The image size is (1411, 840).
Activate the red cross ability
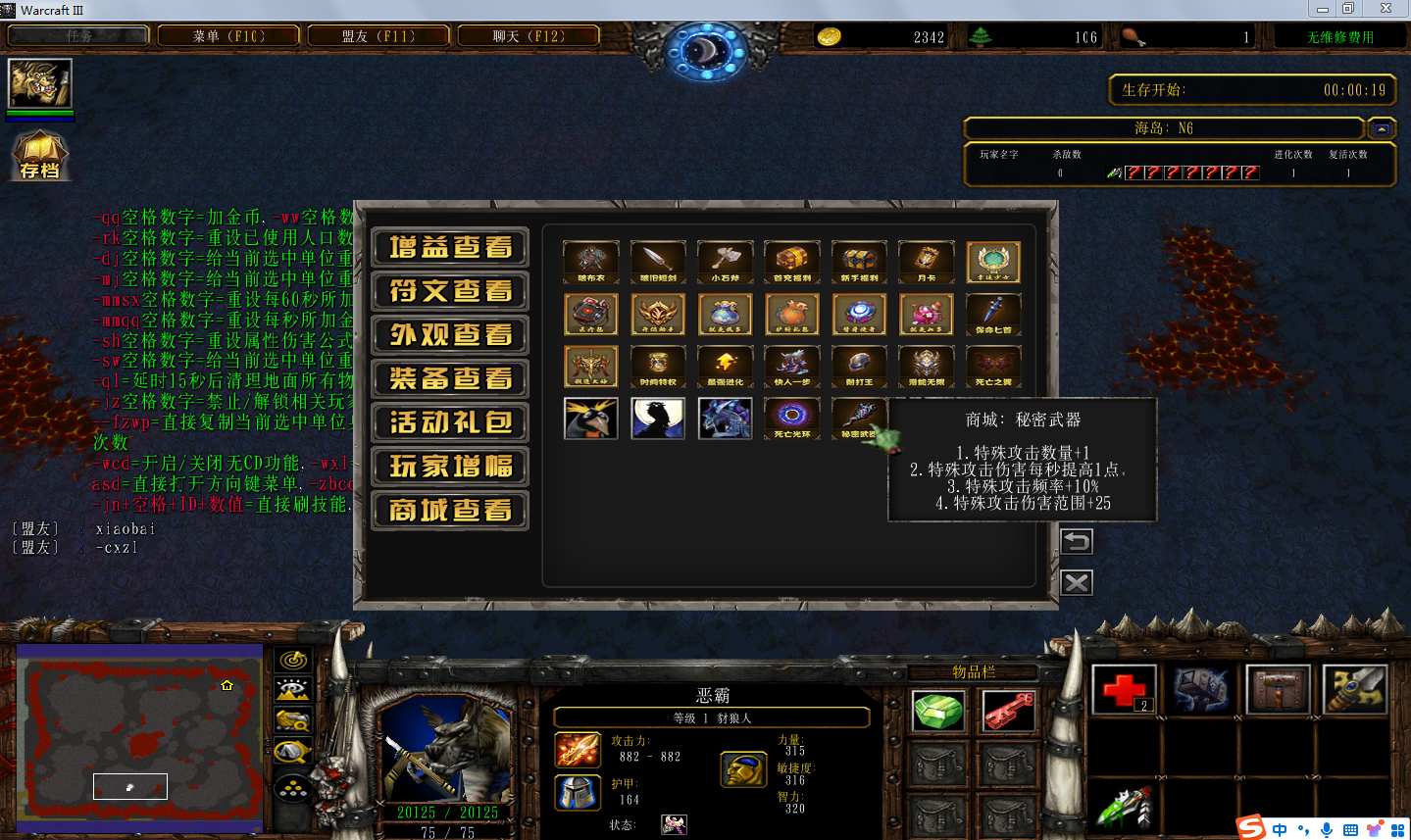click(1125, 690)
